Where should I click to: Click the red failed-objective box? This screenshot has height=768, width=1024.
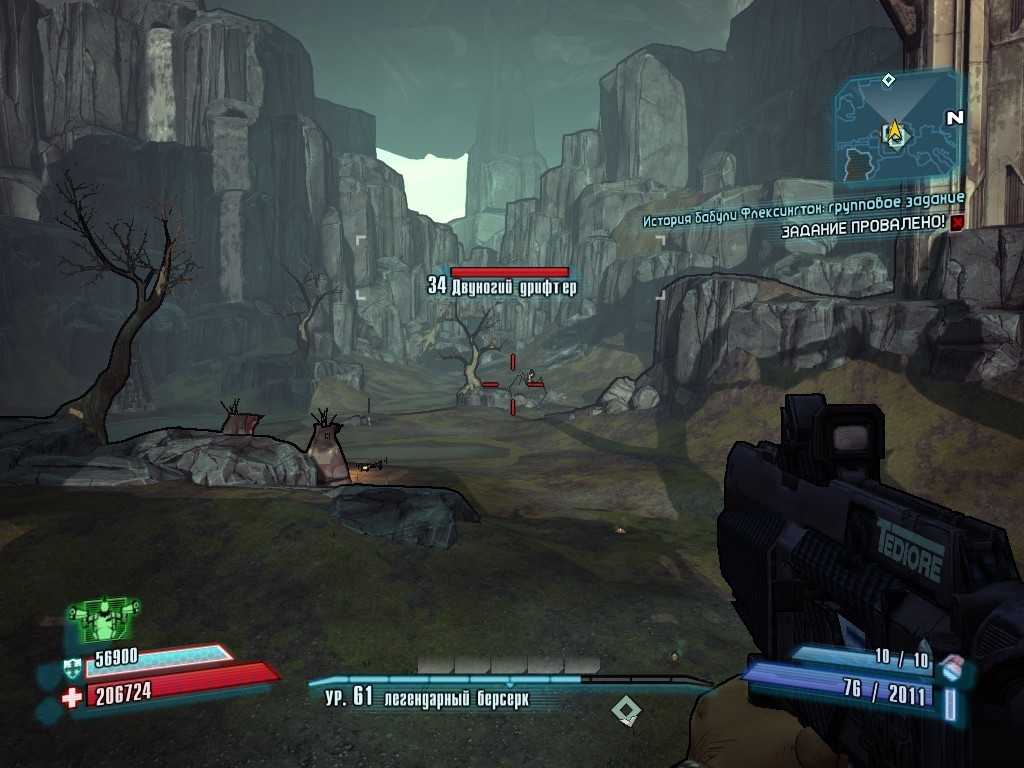[958, 221]
